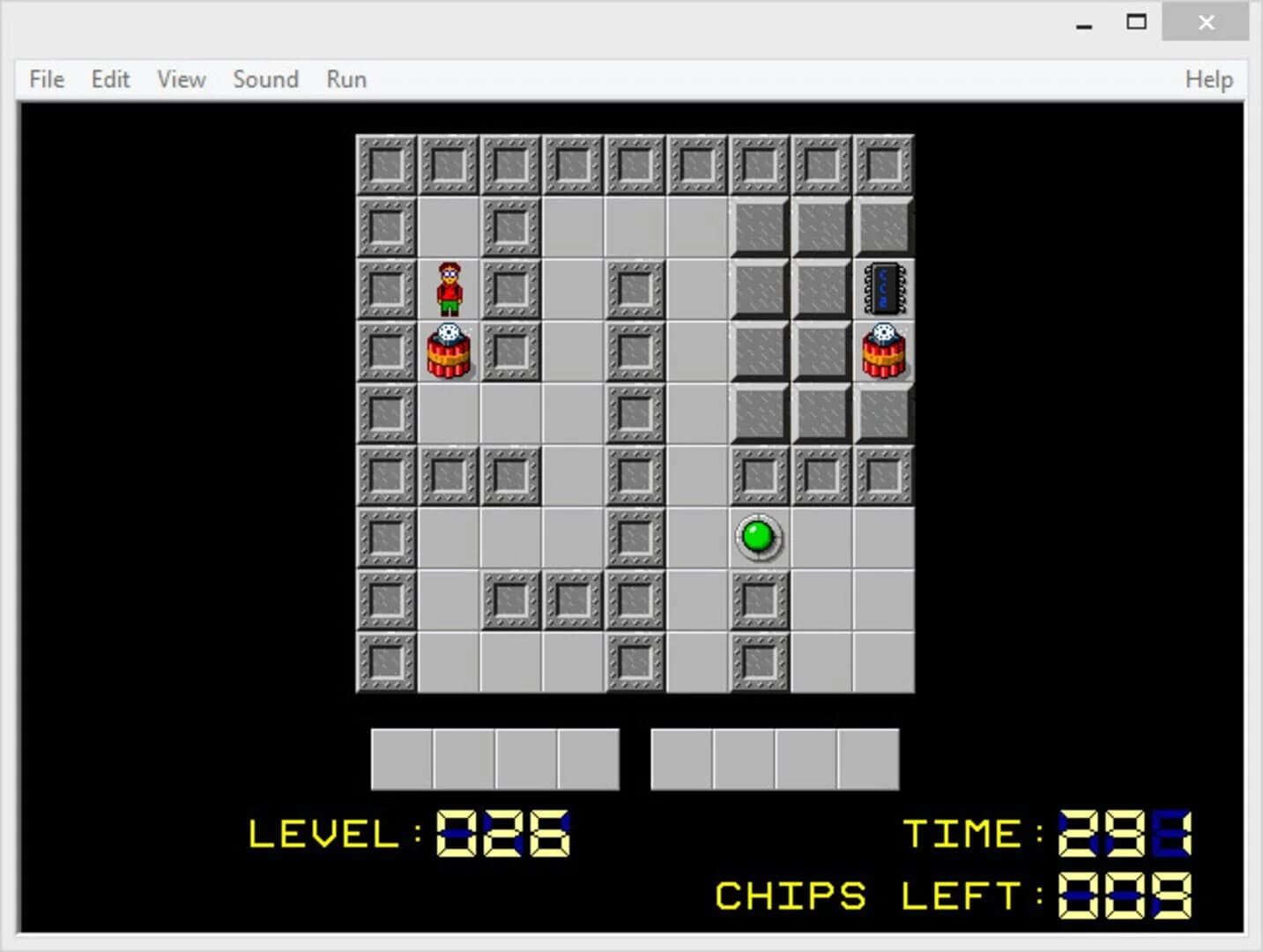Open the File menu
Image resolution: width=1263 pixels, height=952 pixels.
[x=45, y=79]
